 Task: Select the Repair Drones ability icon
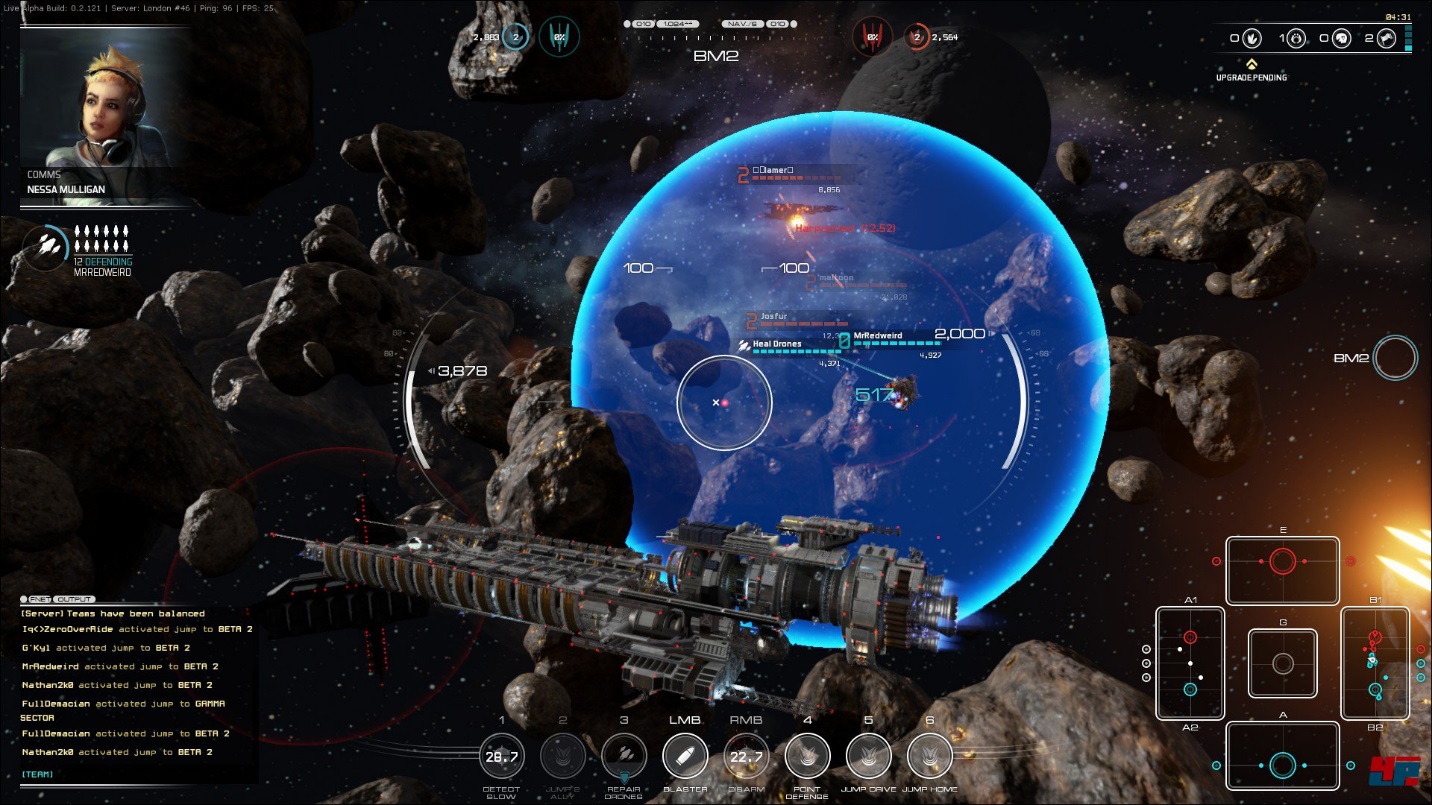click(624, 756)
